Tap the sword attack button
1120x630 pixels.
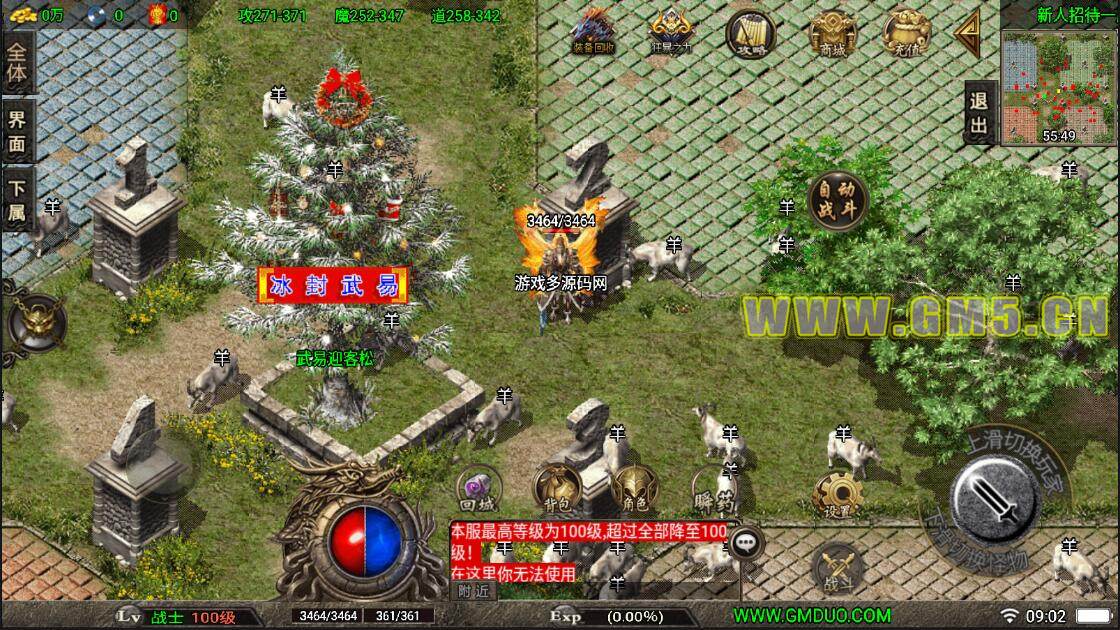click(x=995, y=491)
